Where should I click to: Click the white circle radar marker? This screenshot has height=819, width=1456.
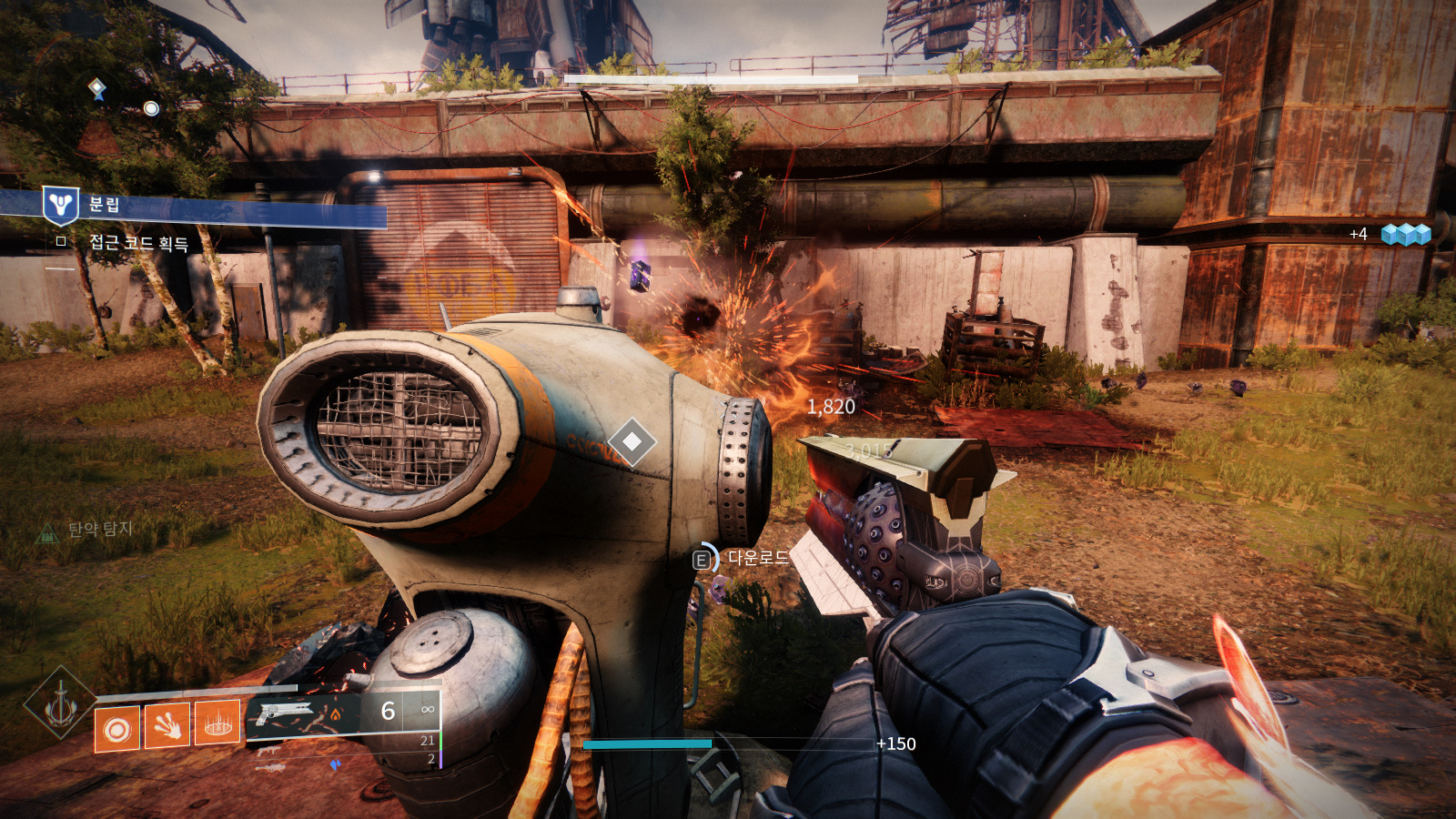[151, 108]
